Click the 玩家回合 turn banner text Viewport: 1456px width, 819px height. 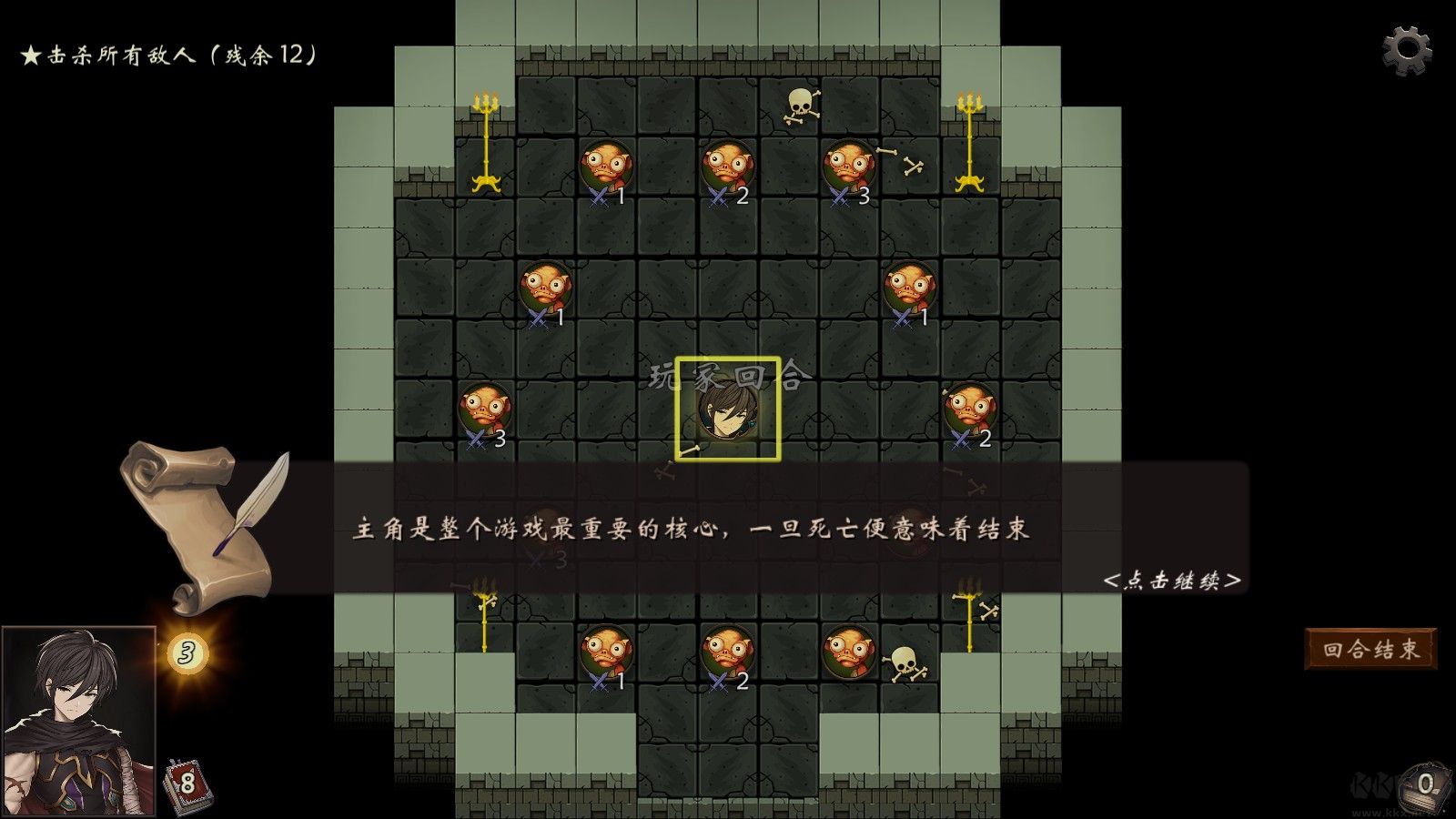[728, 373]
